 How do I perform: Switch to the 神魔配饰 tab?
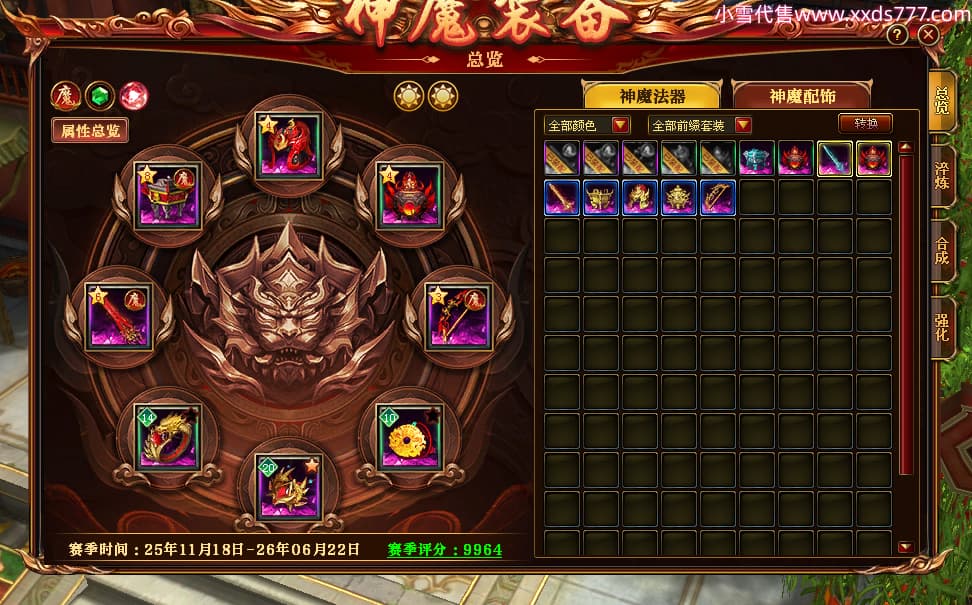click(802, 96)
